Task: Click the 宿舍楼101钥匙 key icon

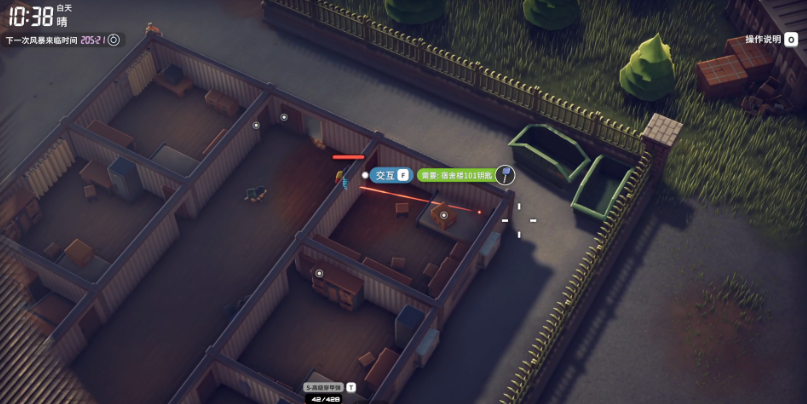Action: click(x=505, y=175)
